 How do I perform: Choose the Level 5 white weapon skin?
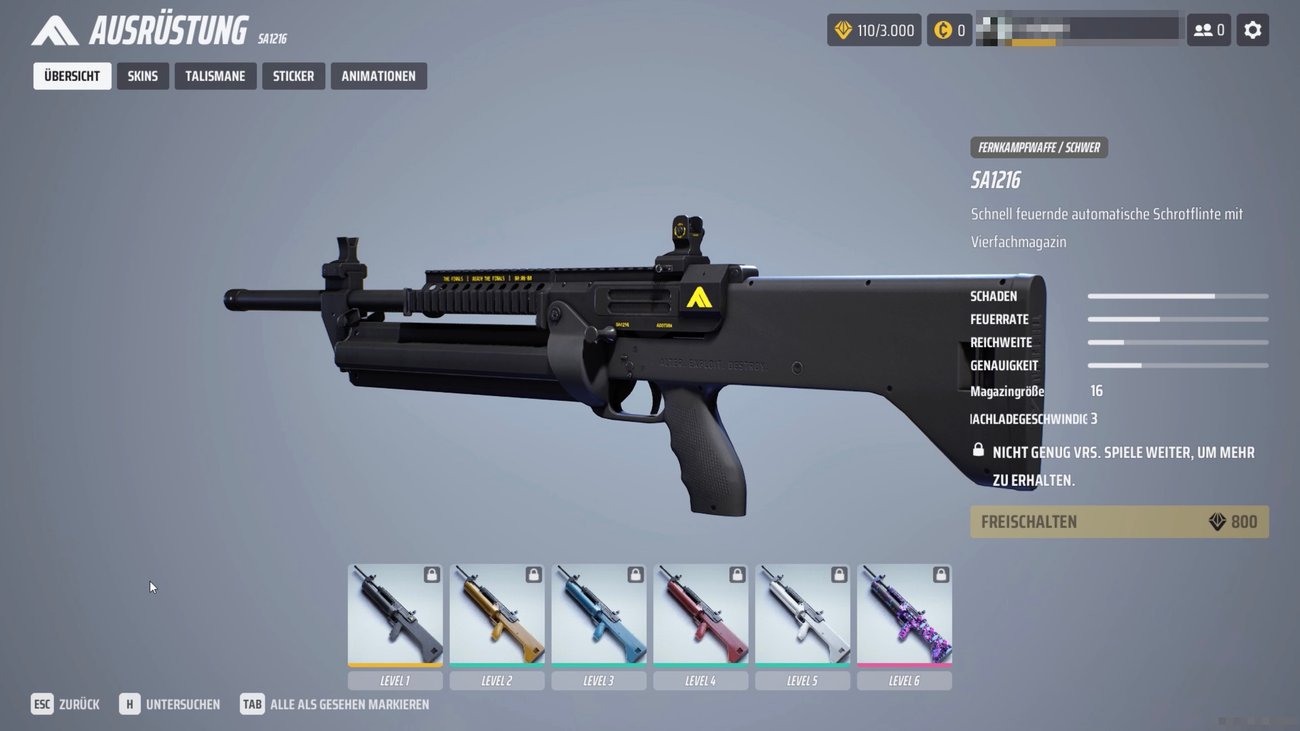(802, 615)
